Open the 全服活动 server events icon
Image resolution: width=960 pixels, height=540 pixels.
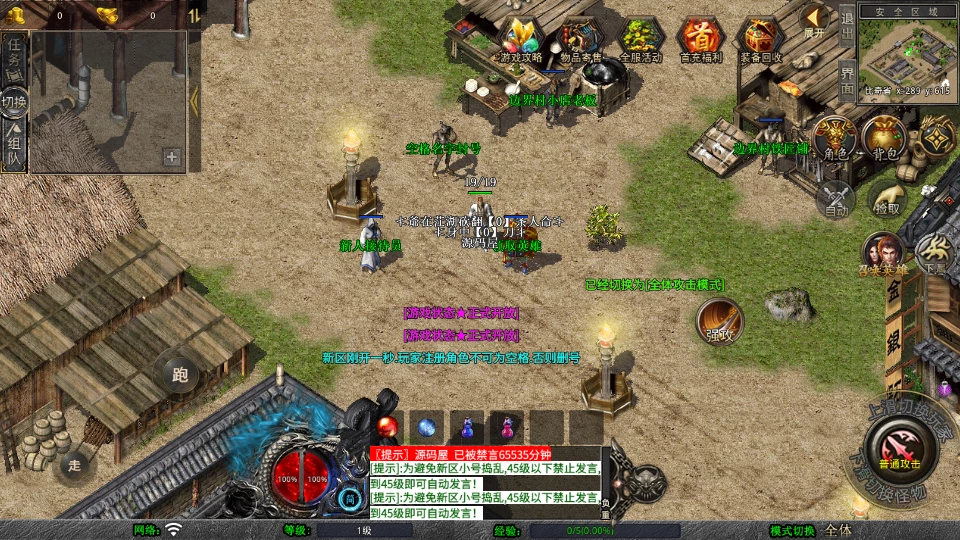641,39
